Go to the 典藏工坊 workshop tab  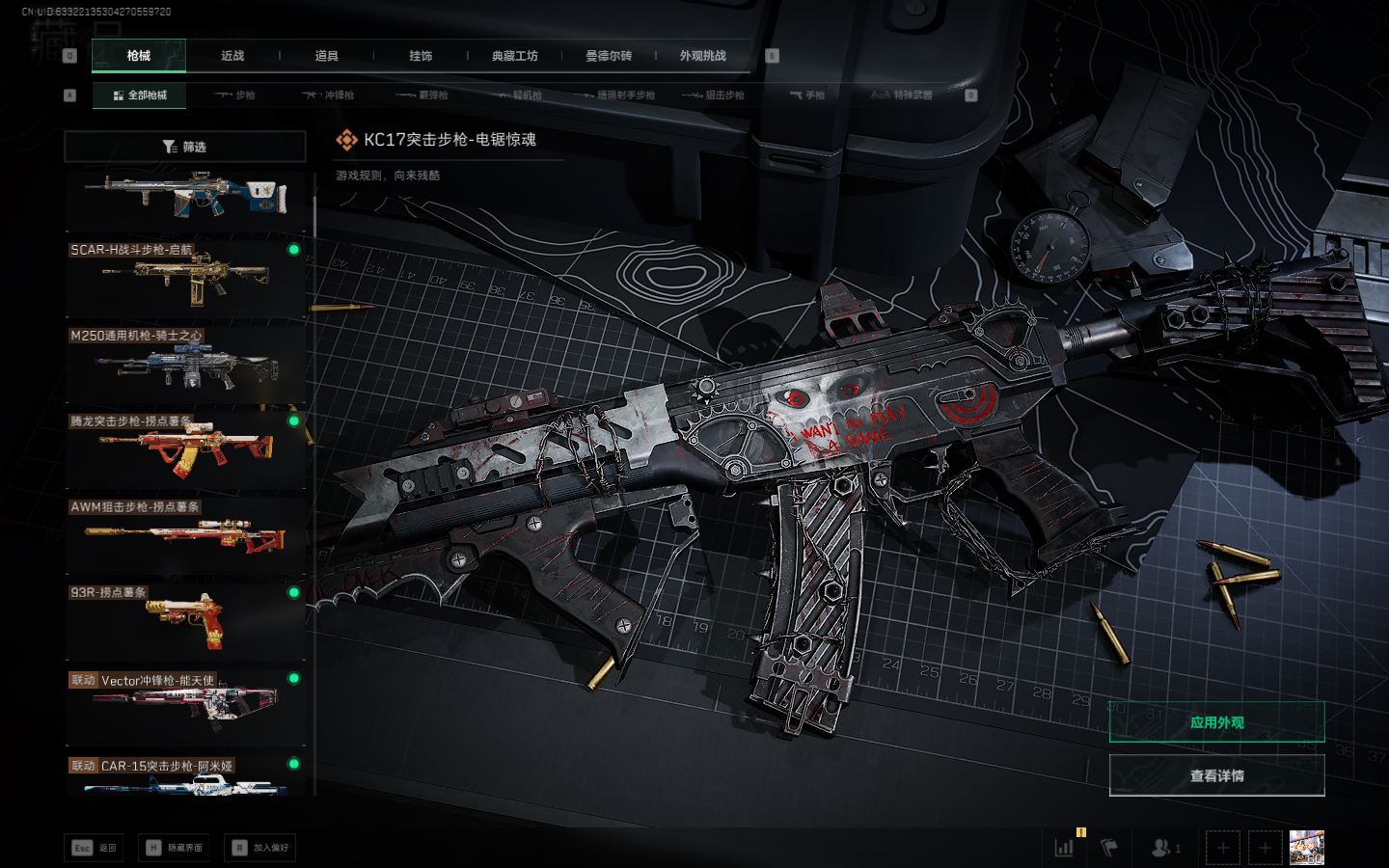514,56
